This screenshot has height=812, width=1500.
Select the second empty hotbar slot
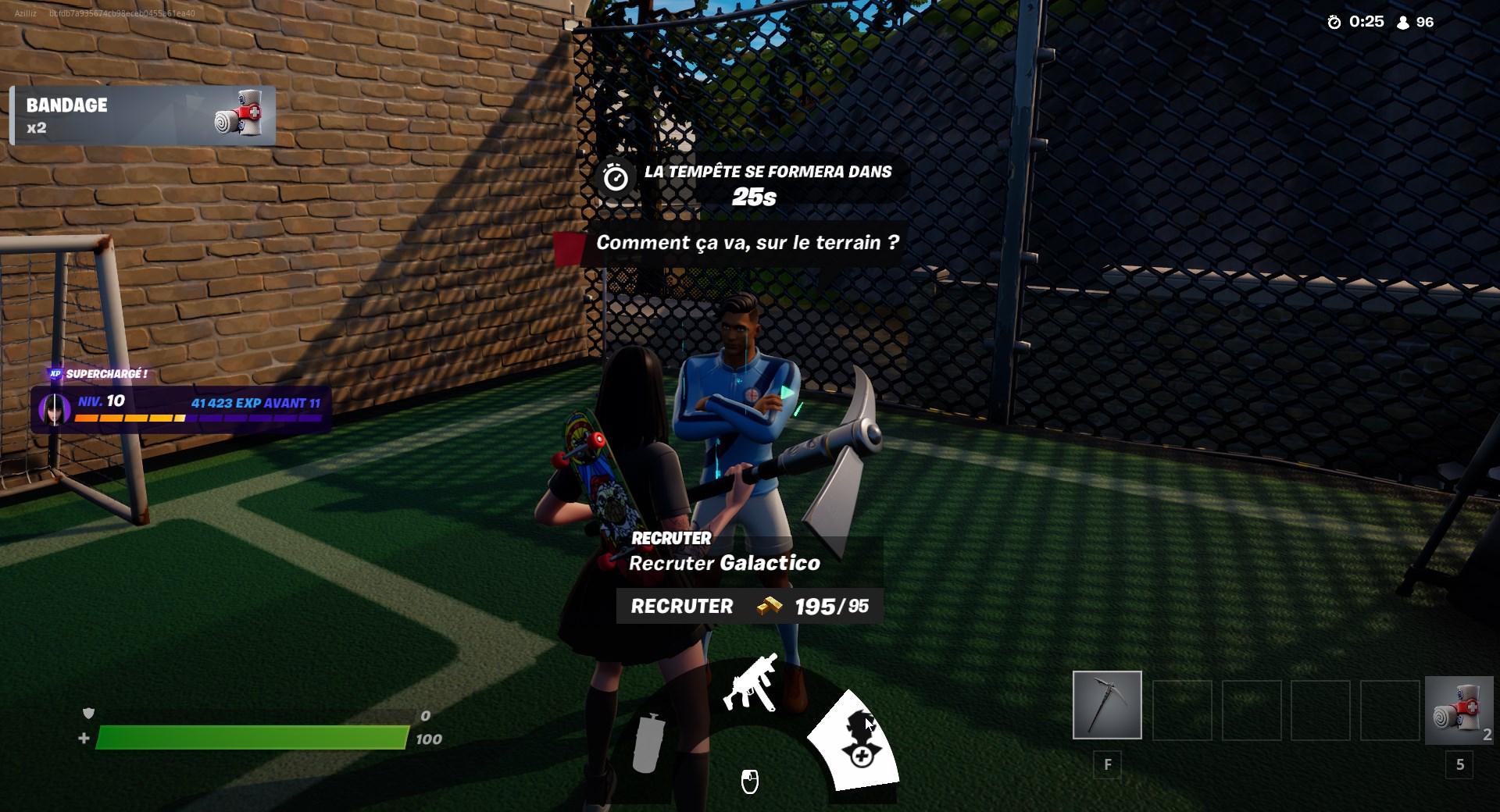pos(1250,704)
